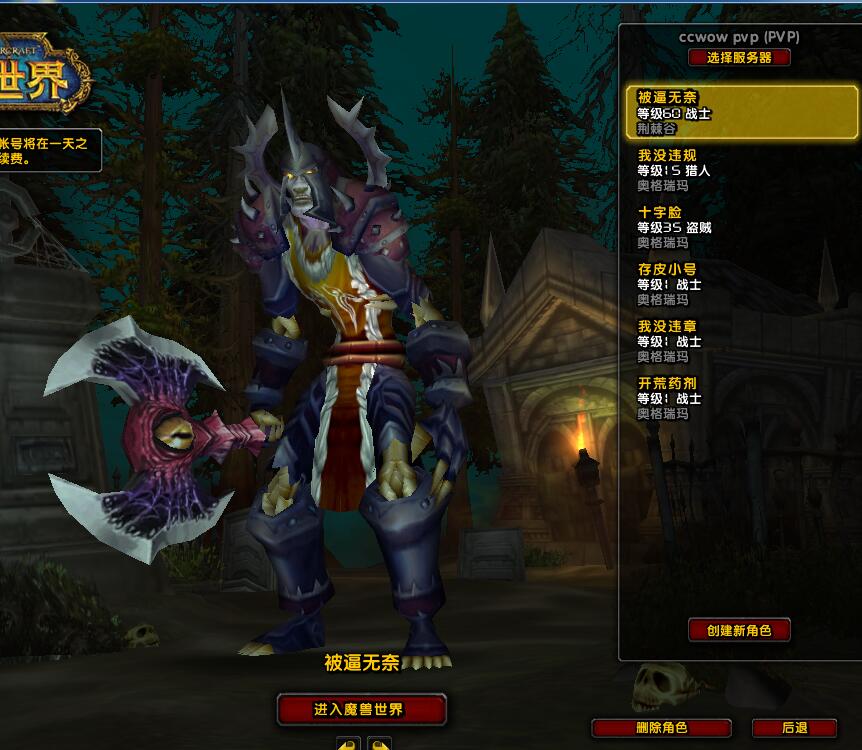Select the rogue character 十字脸
The height and width of the screenshot is (750, 862).
tap(738, 227)
